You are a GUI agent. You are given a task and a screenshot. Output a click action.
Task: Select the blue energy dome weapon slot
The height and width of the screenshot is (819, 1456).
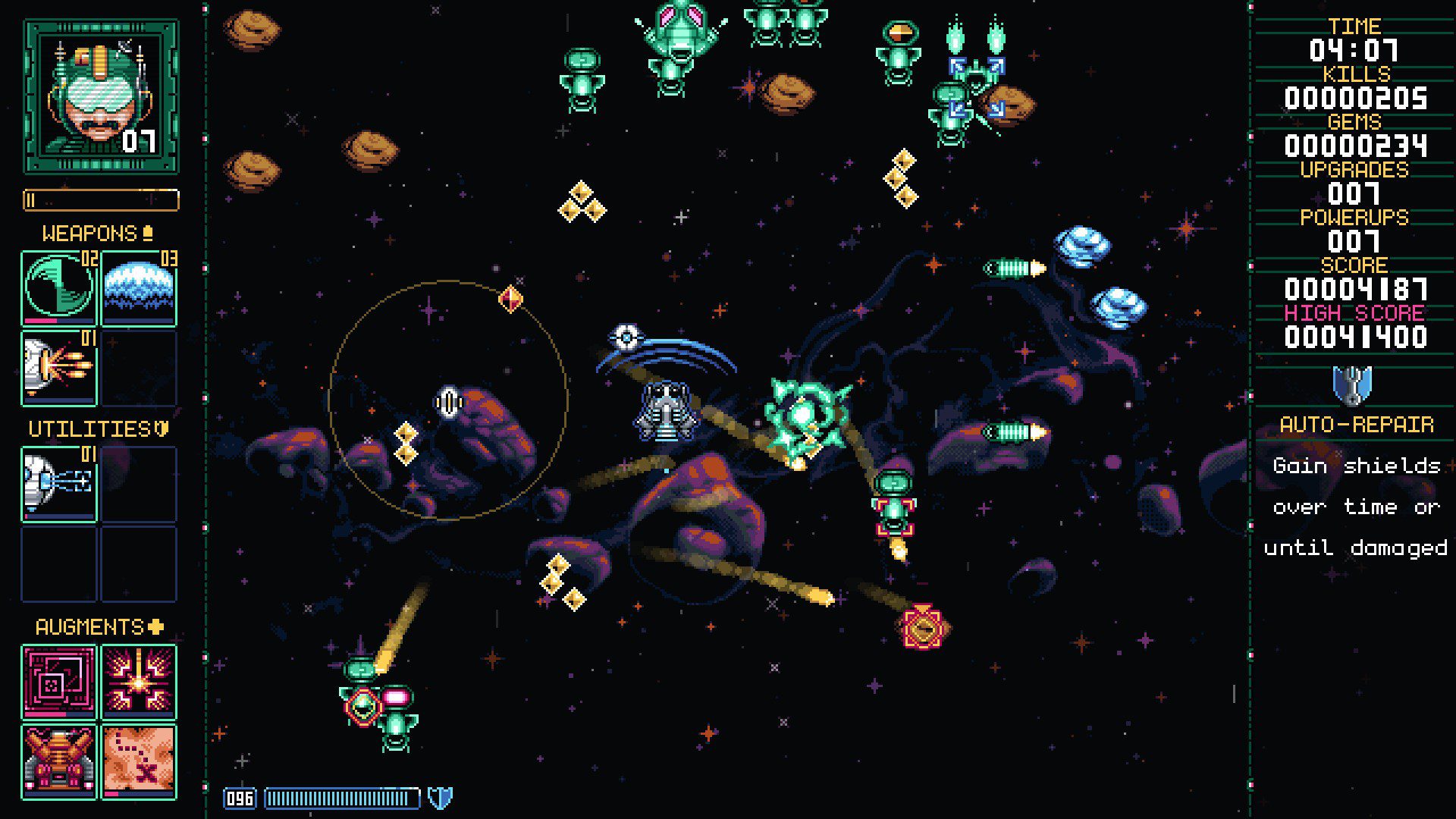tap(139, 289)
